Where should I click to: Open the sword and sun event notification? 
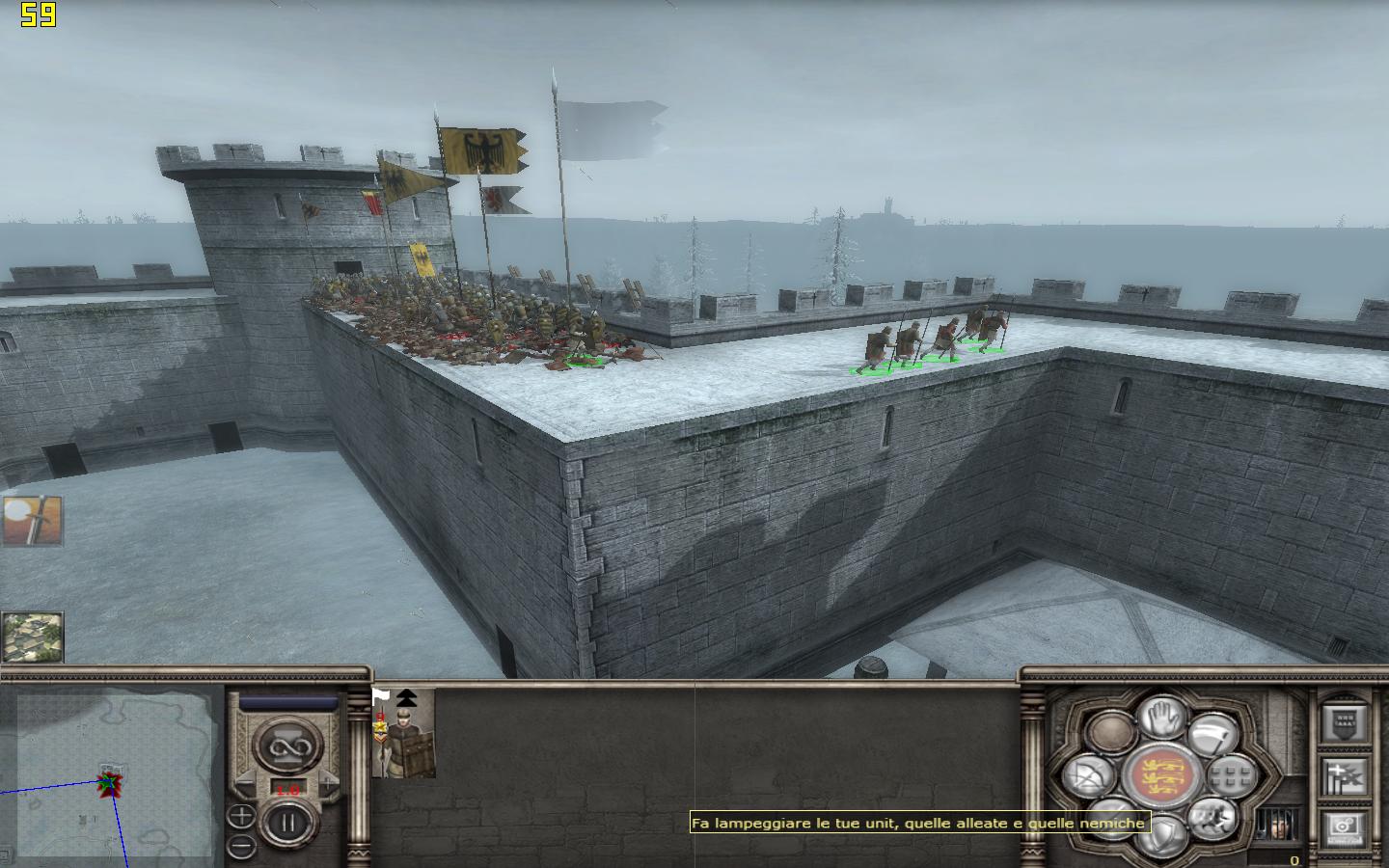pyautogui.click(x=32, y=522)
